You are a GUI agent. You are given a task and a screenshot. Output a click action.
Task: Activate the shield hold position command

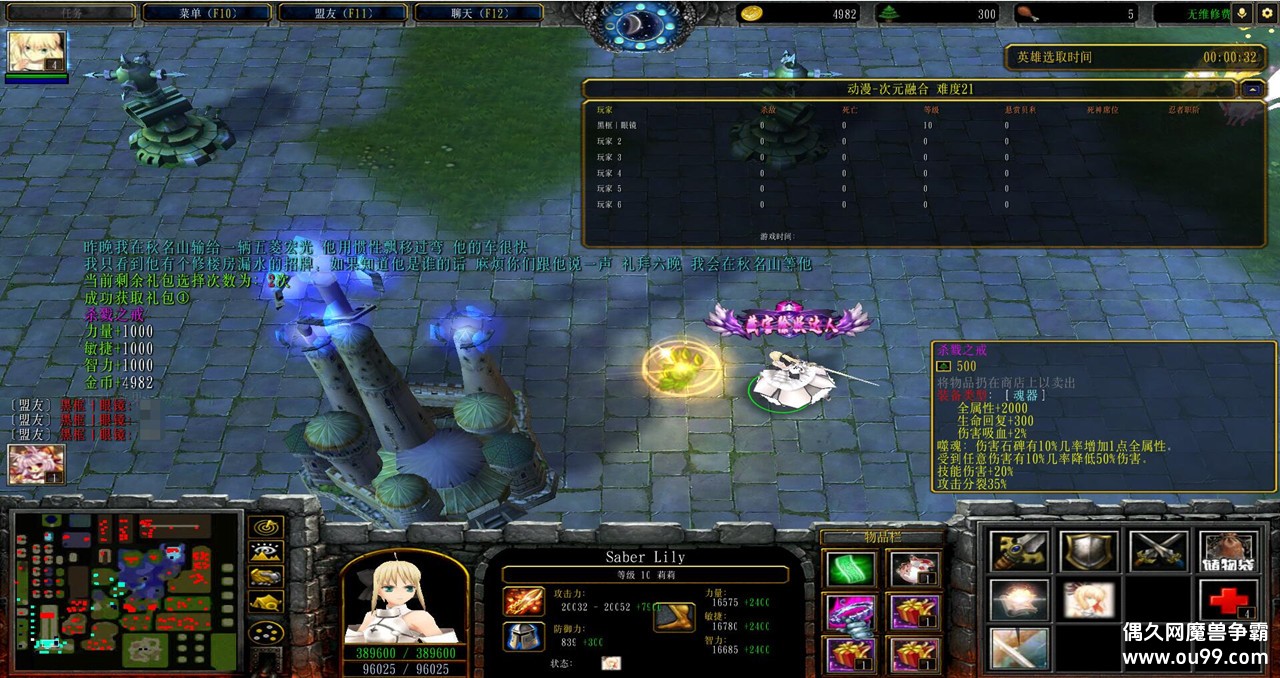pyautogui.click(x=1089, y=551)
